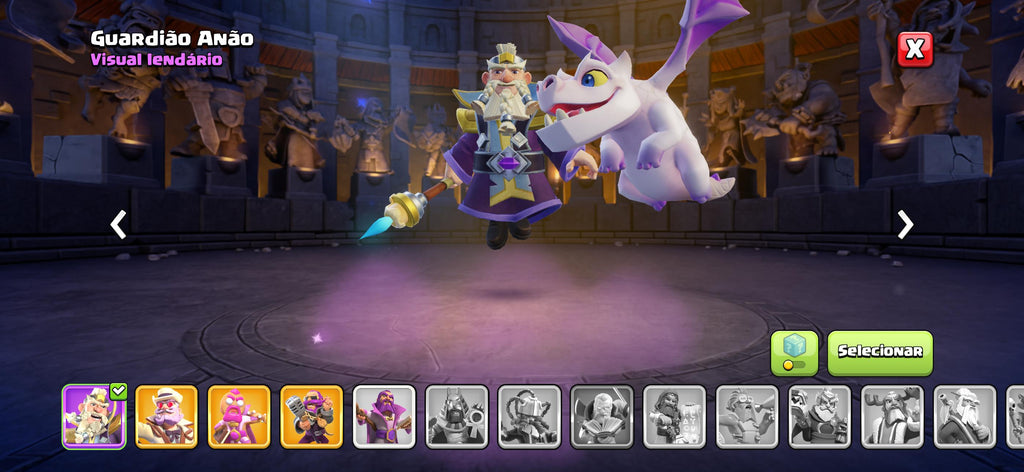
Task: Select the equipped Guardião Anão skin thumbnail
Action: pos(94,416)
